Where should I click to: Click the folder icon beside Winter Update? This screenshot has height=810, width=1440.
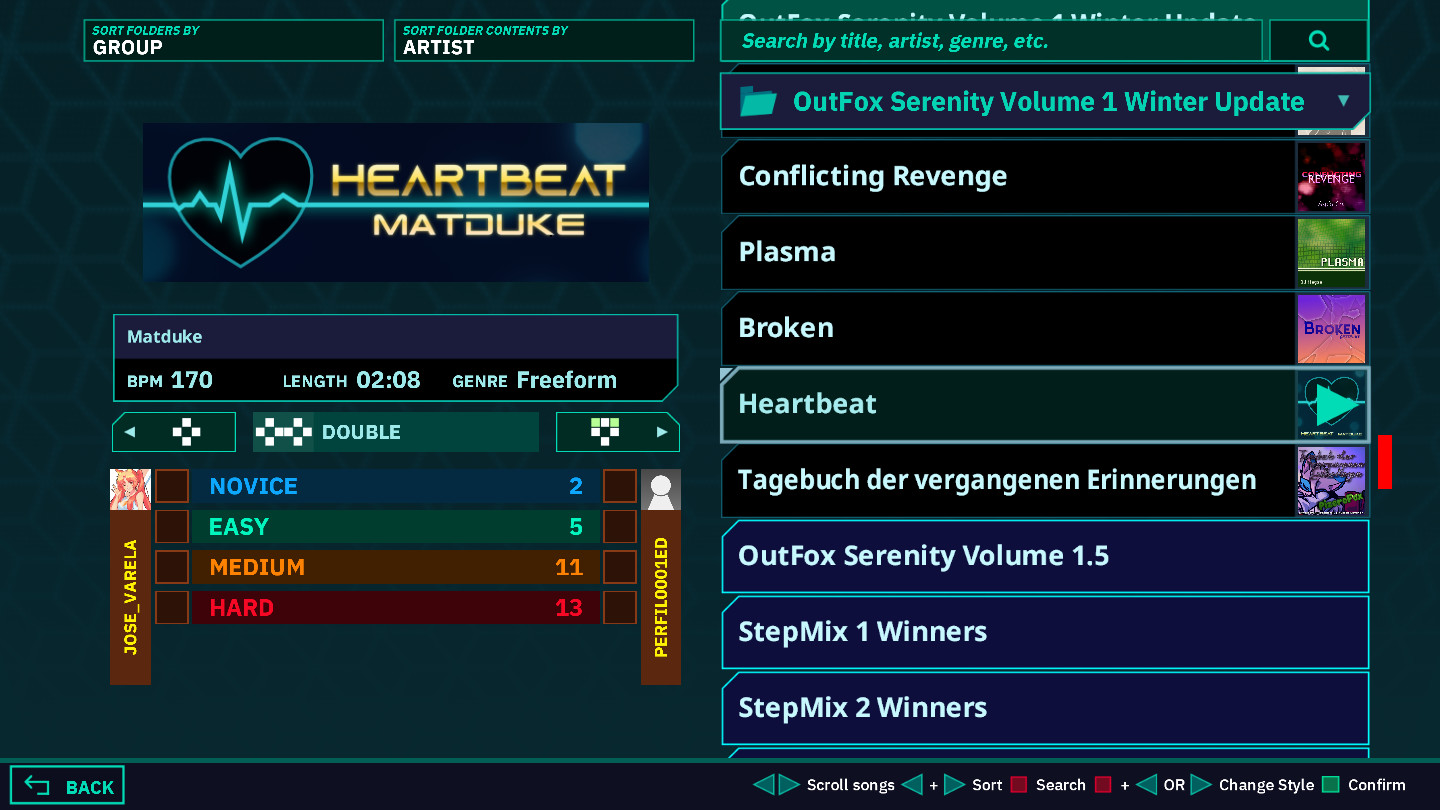click(x=757, y=101)
